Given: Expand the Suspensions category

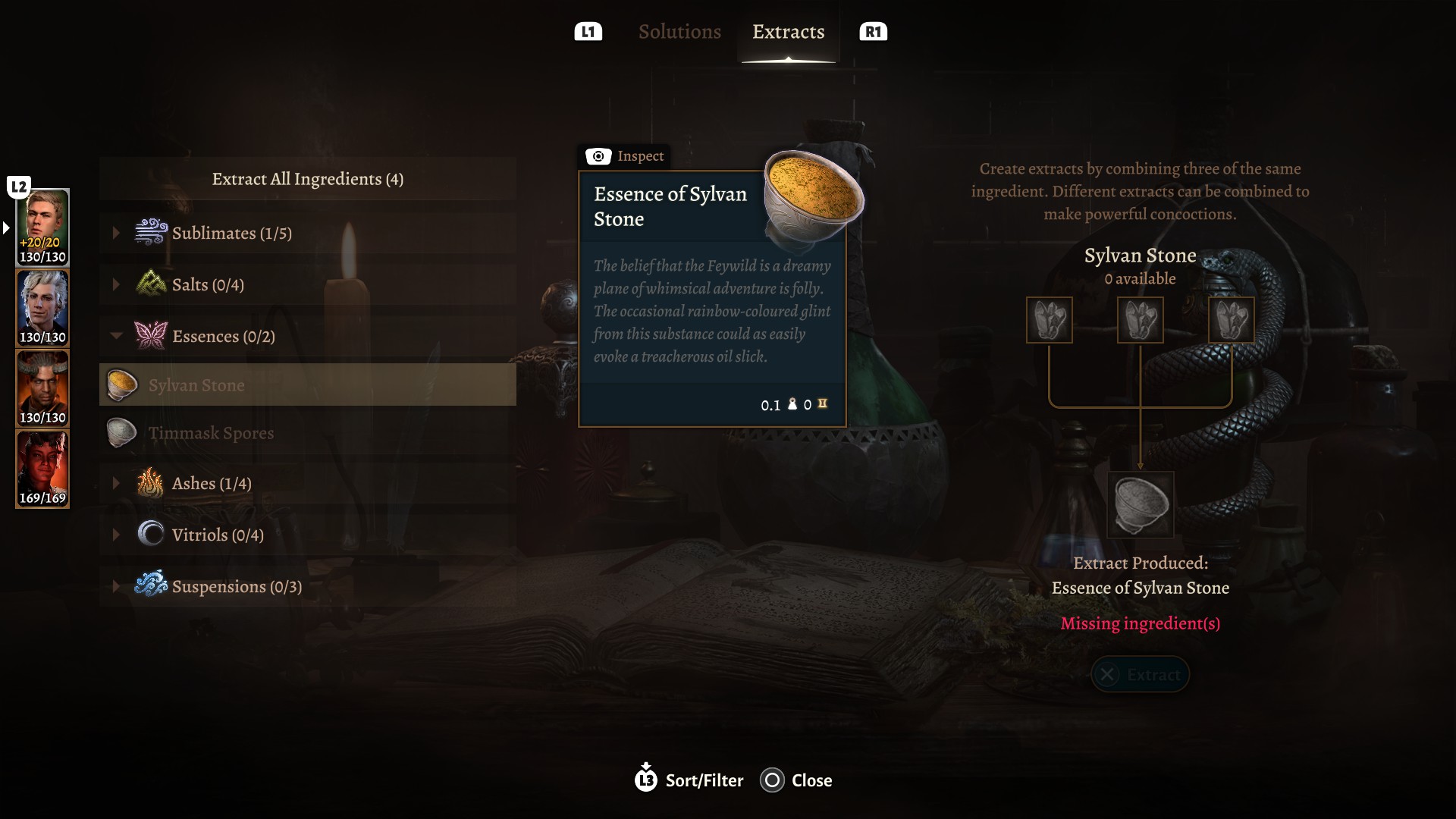Looking at the screenshot, I should tap(236, 586).
